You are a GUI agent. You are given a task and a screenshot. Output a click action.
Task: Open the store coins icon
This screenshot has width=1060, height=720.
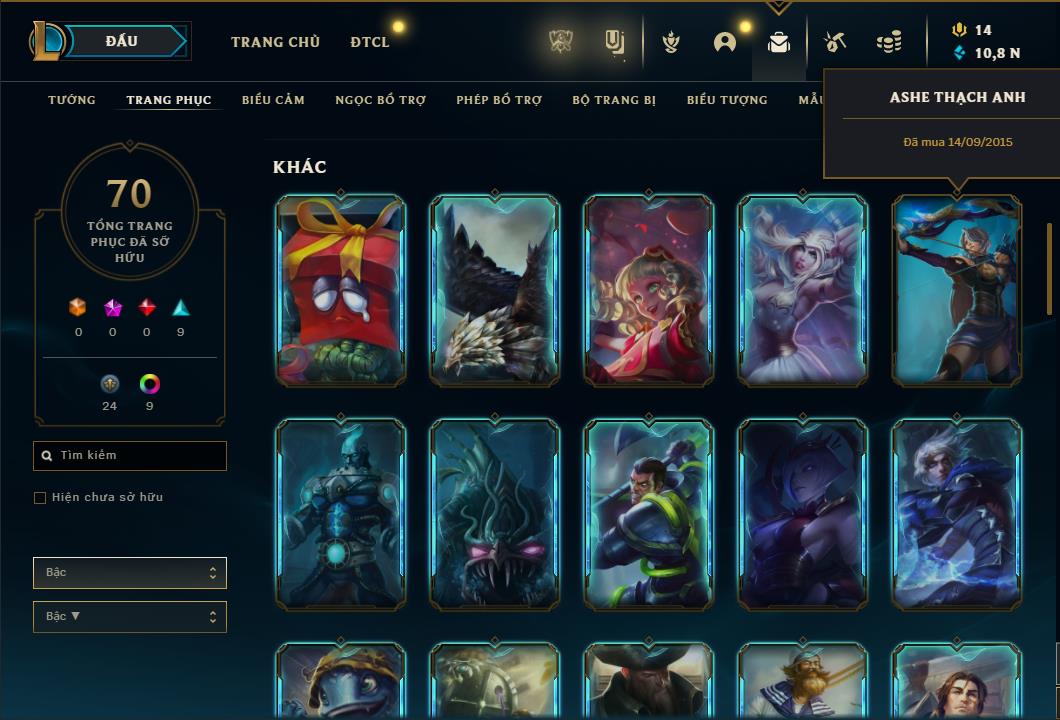(x=888, y=42)
